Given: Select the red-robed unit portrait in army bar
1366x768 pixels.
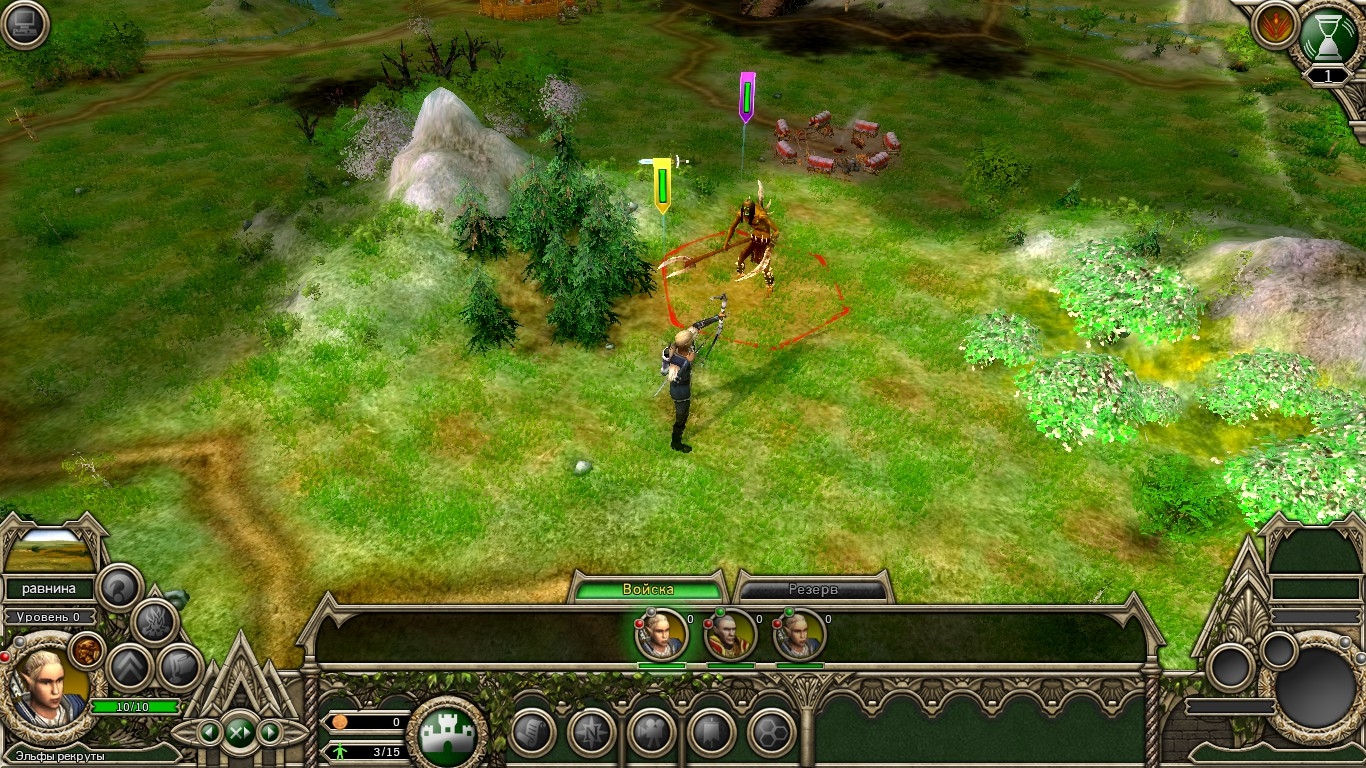Looking at the screenshot, I should 730,633.
